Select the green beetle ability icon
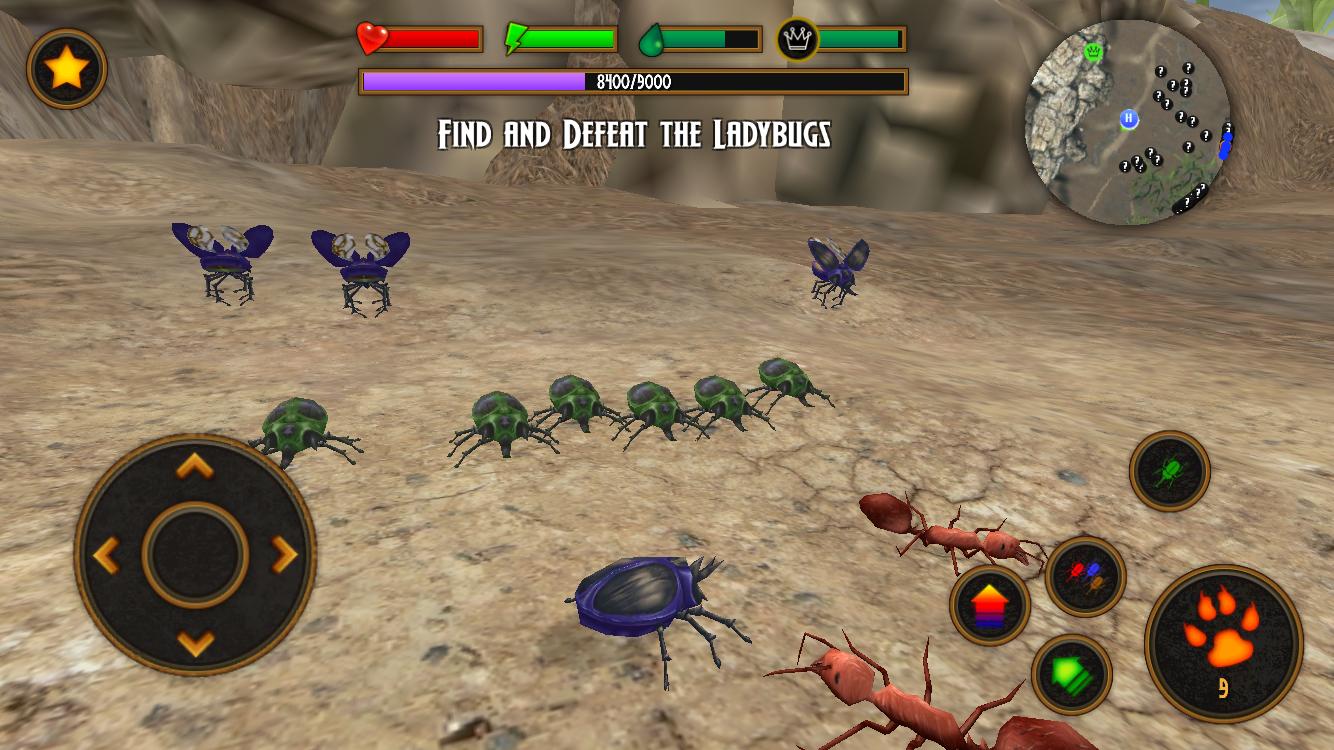The width and height of the screenshot is (1334, 750). tap(1170, 471)
